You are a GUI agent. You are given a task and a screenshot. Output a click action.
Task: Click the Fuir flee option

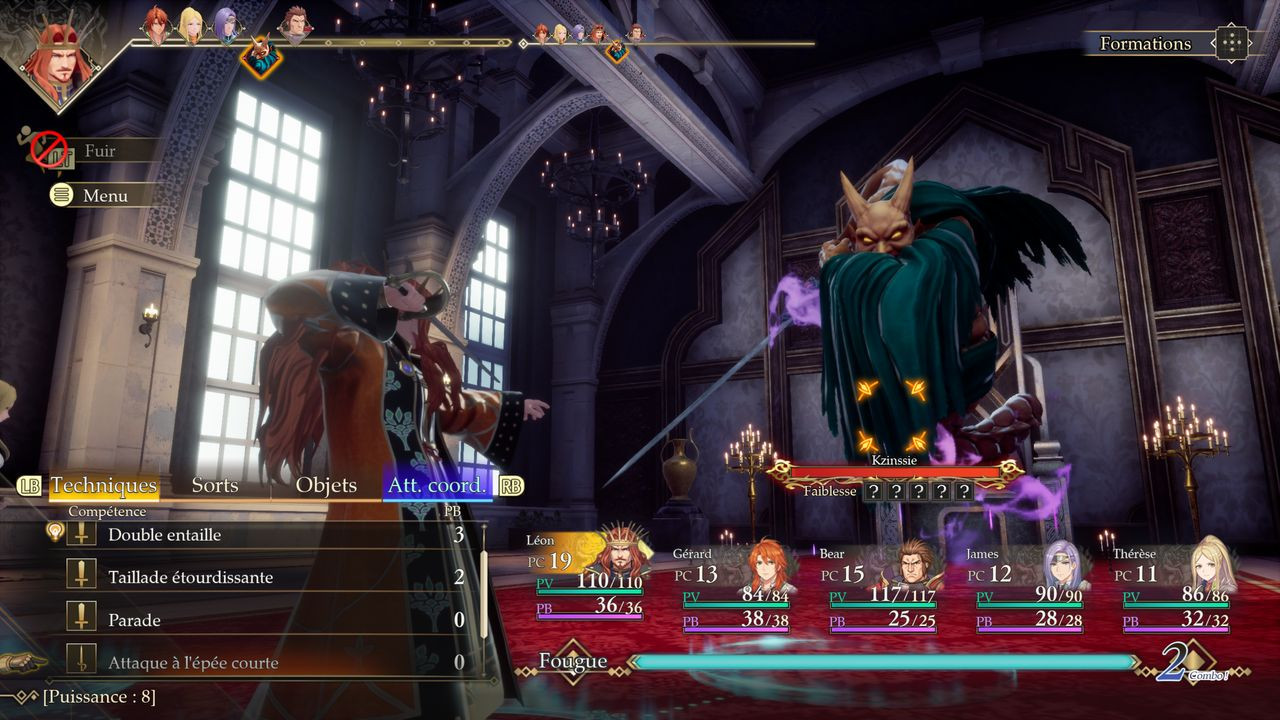(98, 151)
